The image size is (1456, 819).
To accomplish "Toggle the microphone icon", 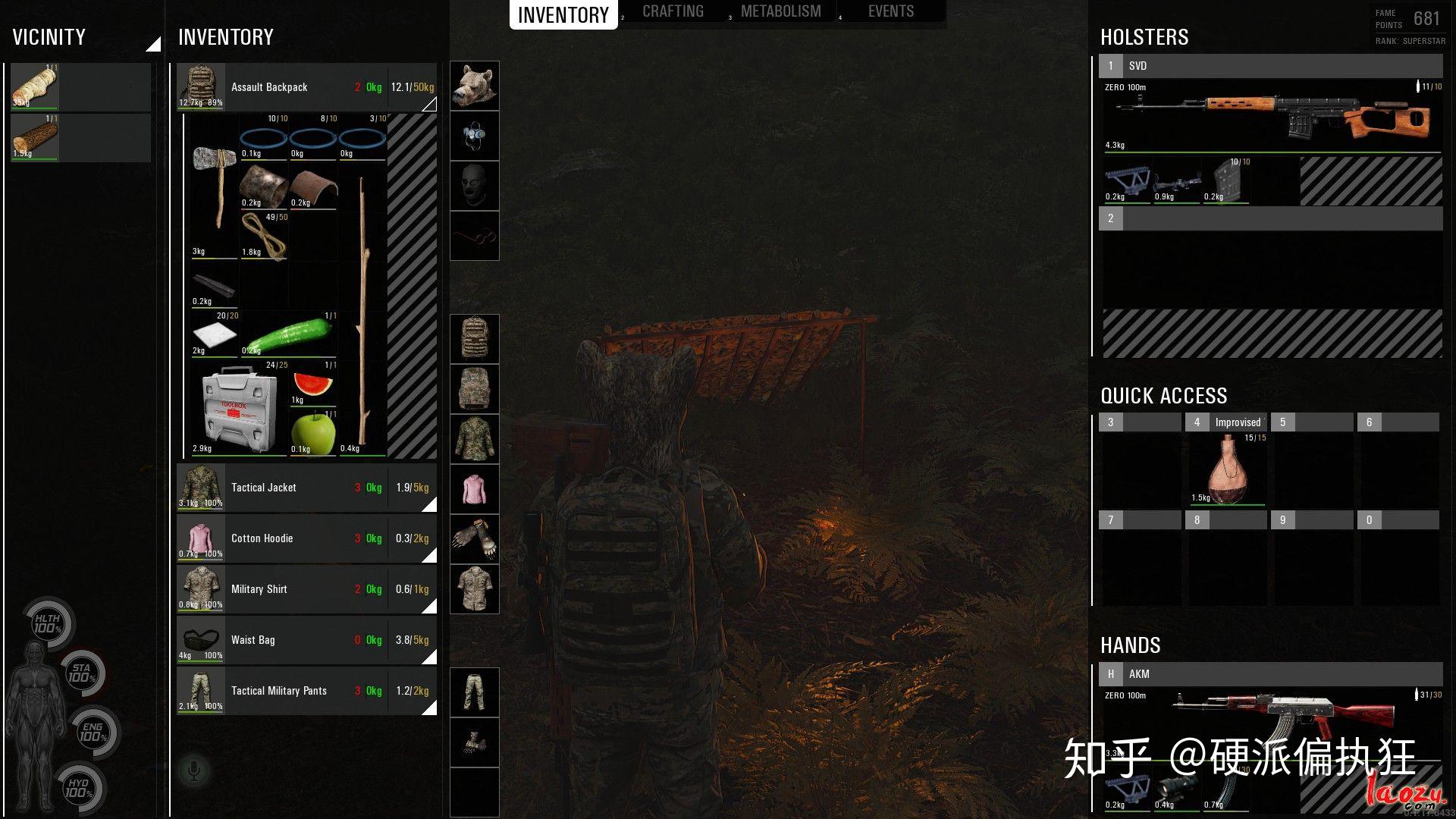I will click(193, 772).
